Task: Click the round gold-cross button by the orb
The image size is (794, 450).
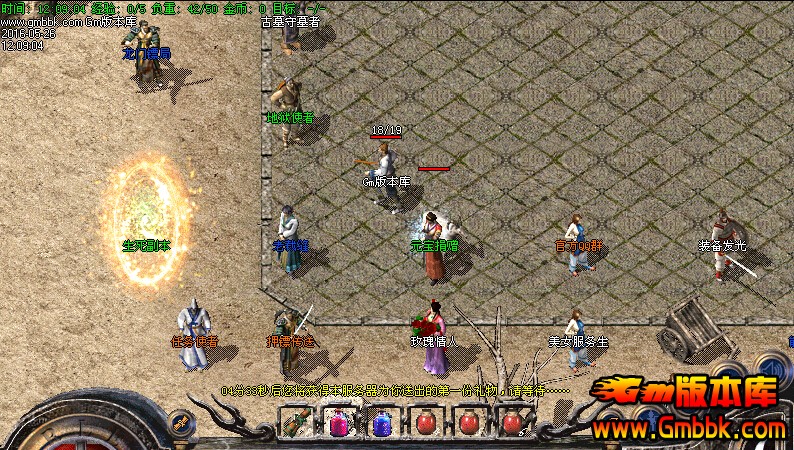Action: (181, 422)
